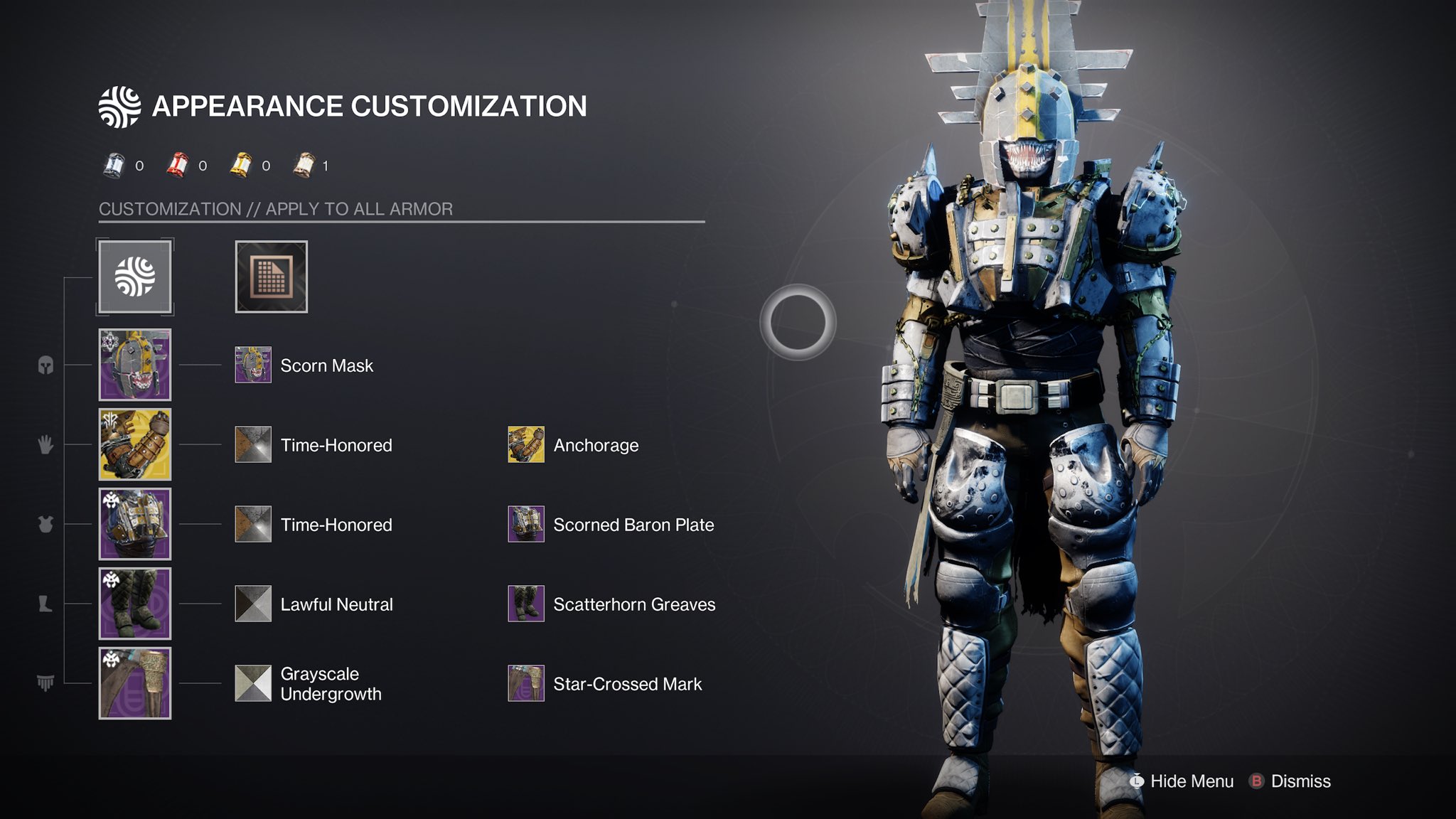Select the equipped Titan mark slot
Viewport: 1456px width, 819px height.
coord(135,683)
